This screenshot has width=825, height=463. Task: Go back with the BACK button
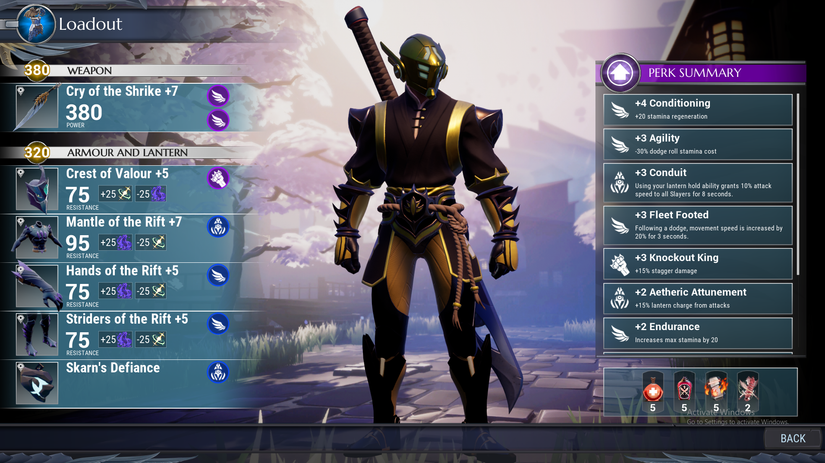click(x=792, y=438)
